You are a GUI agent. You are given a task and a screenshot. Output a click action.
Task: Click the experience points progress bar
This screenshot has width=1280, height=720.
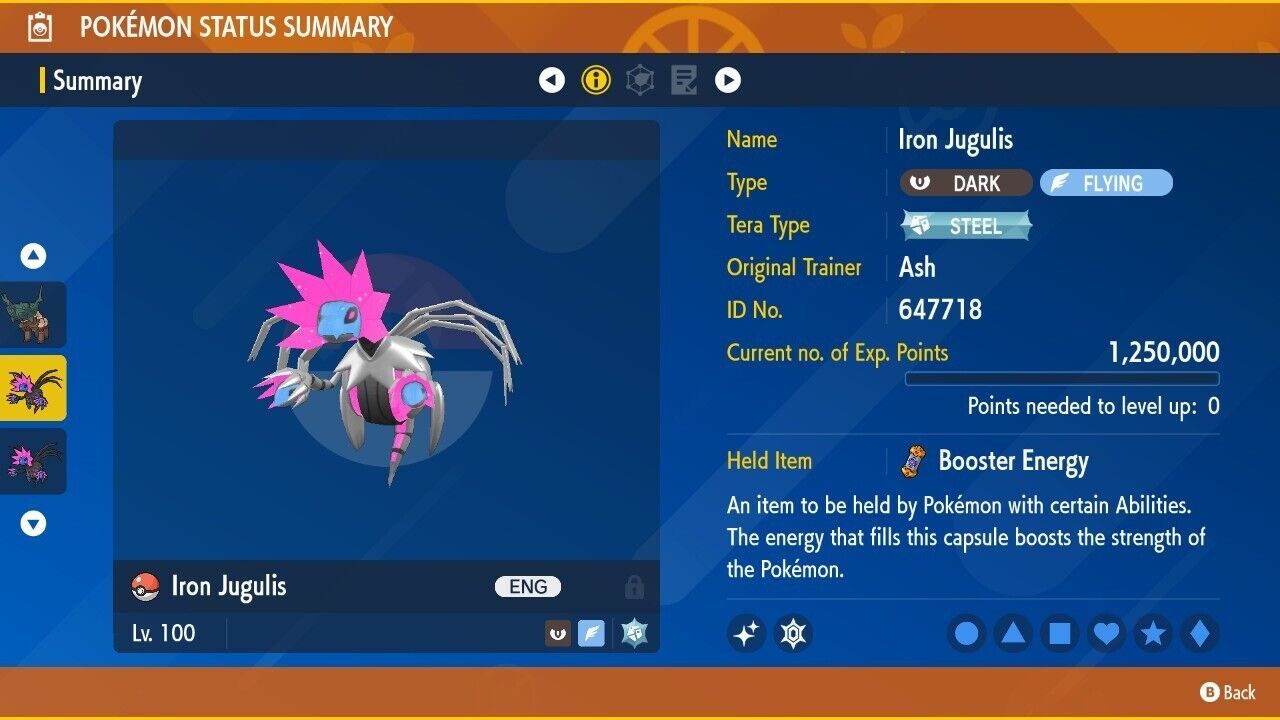pos(1062,379)
